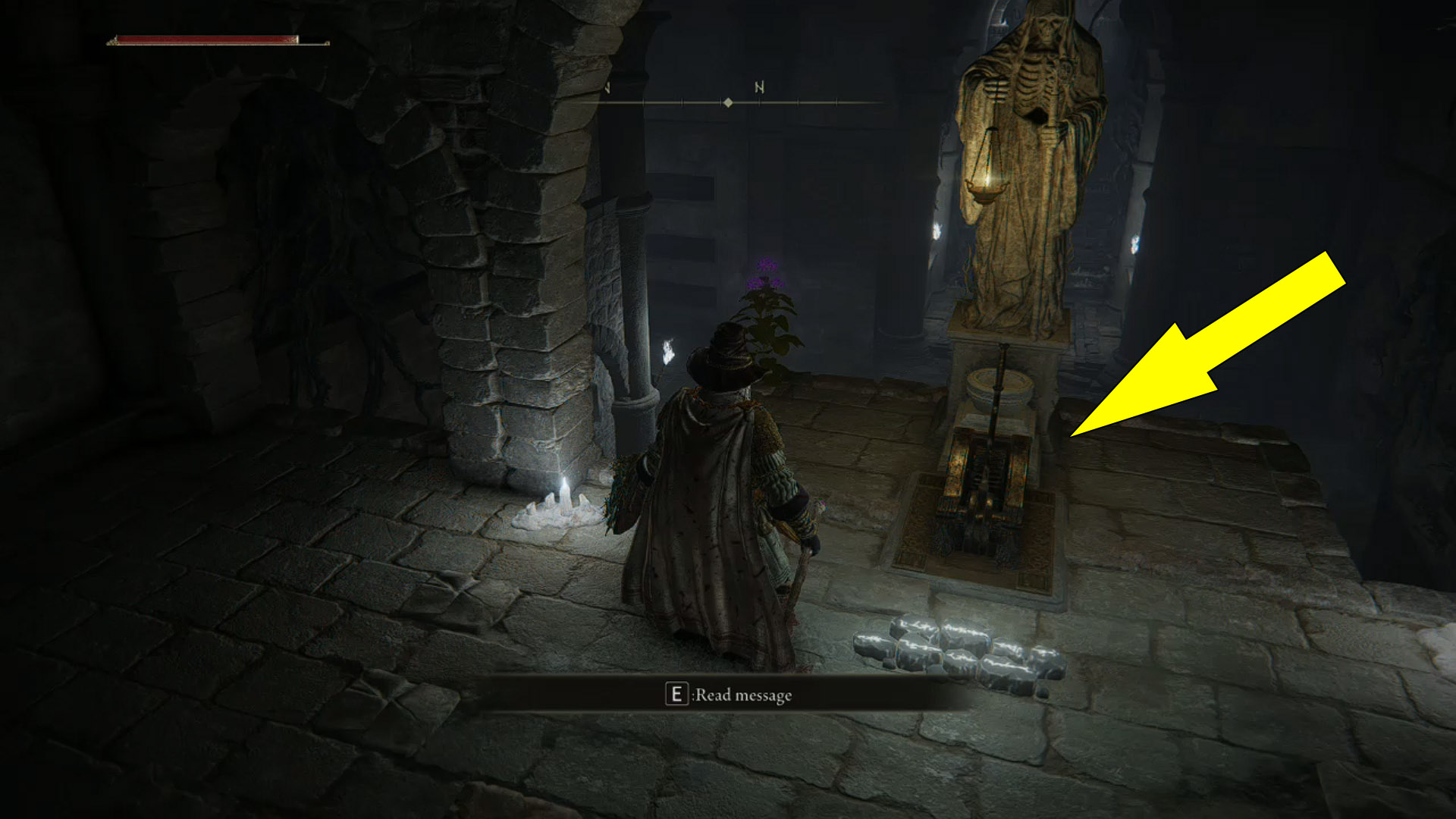This screenshot has width=1456, height=819.
Task: Toggle the distant glowing wisp on the right
Action: (1136, 241)
